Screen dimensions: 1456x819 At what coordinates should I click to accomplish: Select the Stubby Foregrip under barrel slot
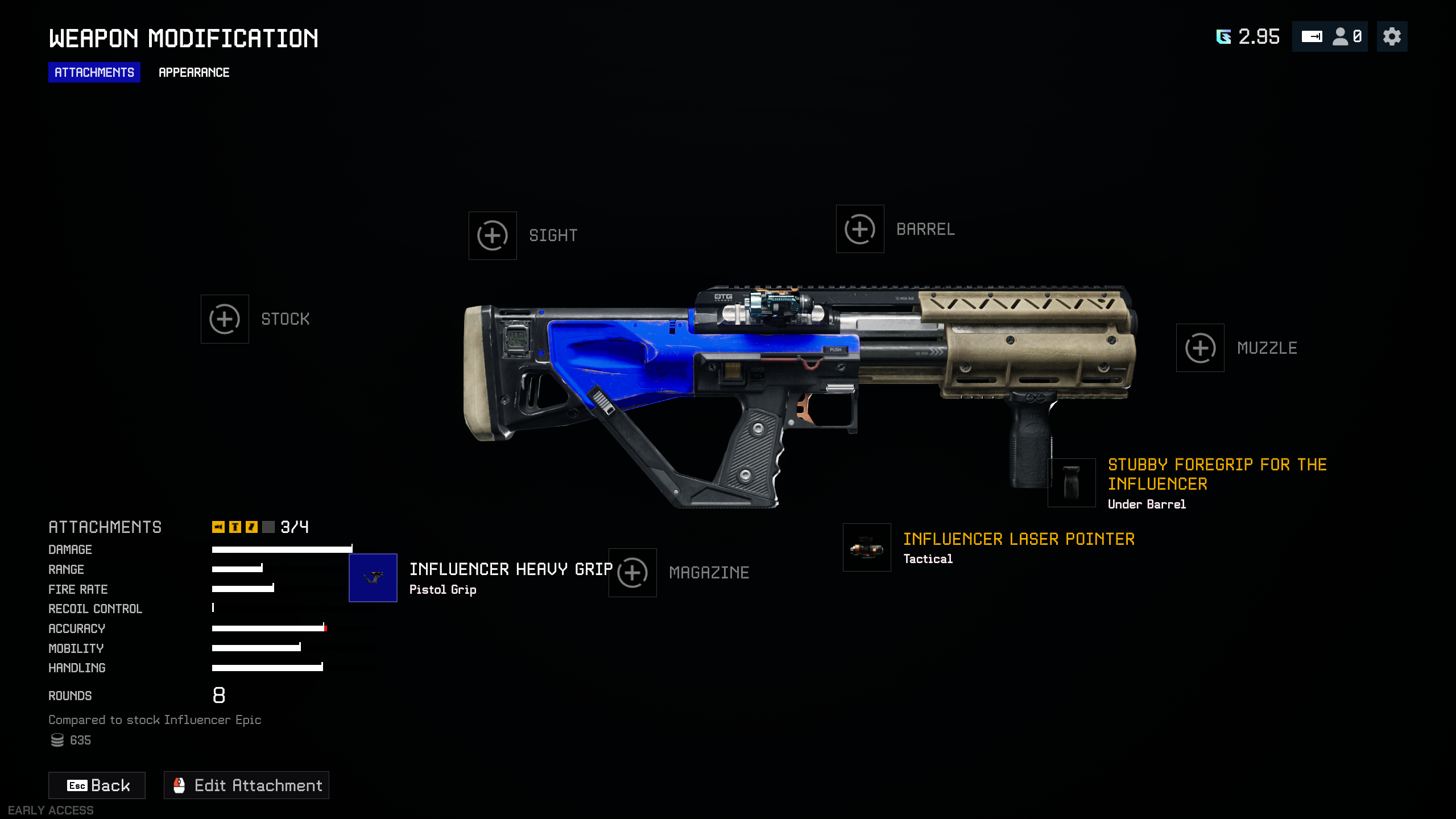1072,483
